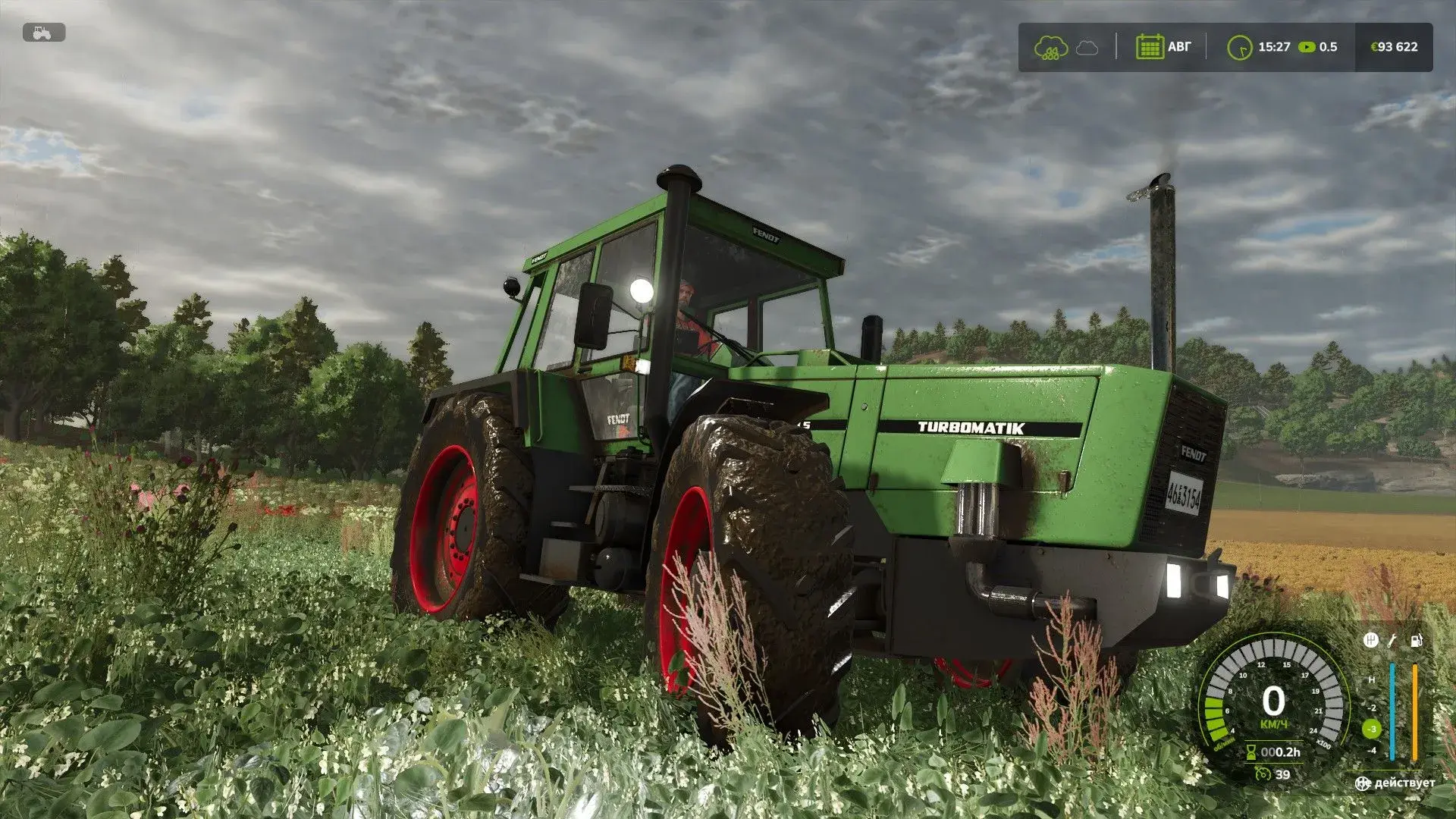Click the hourglass operating hours icon
Viewport: 1456px width, 819px height.
pyautogui.click(x=1251, y=752)
